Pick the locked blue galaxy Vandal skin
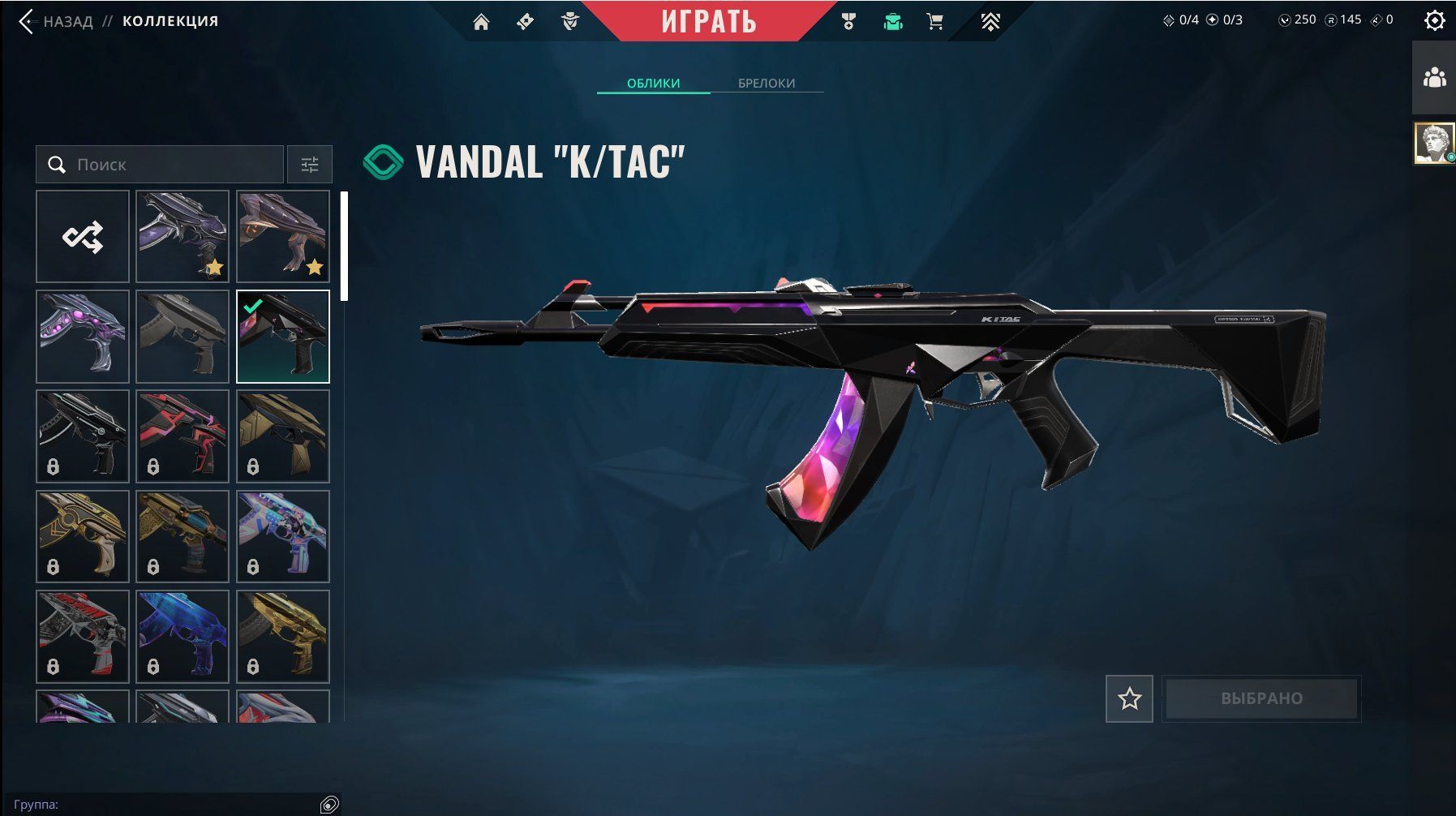 (x=183, y=636)
